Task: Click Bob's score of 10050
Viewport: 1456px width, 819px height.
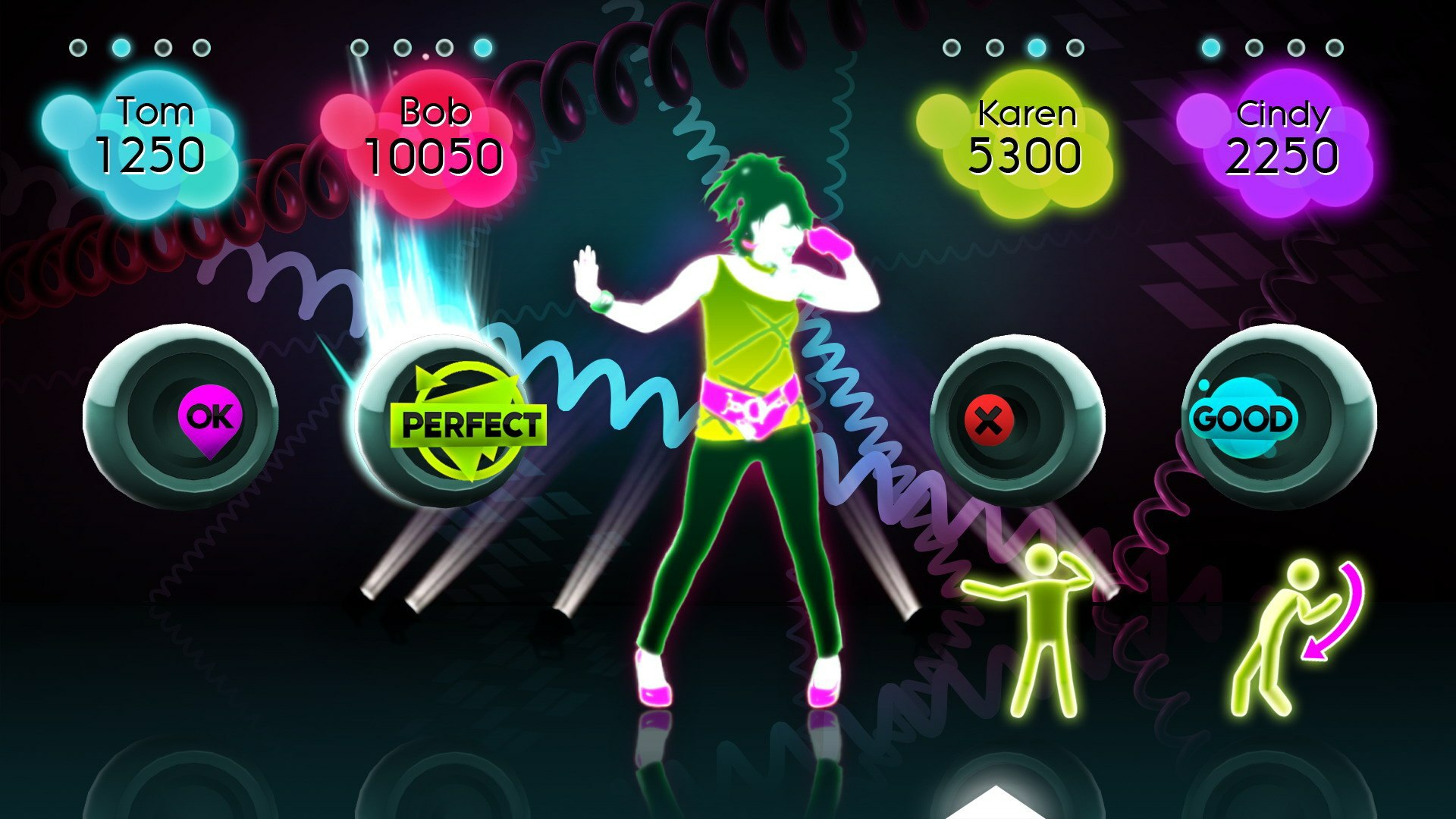Action: [x=435, y=155]
